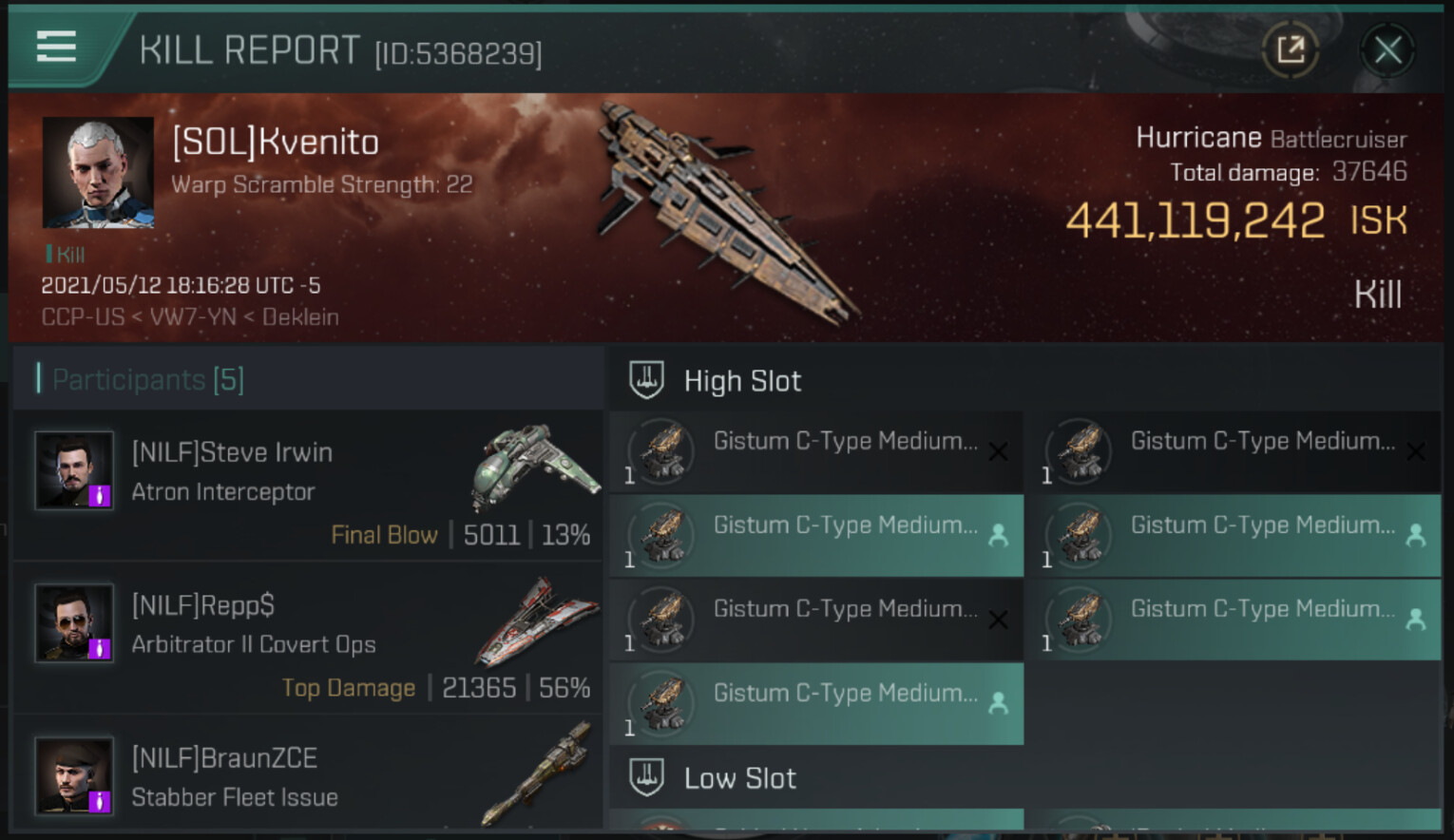Viewport: 1454px width, 840px height.
Task: Collapse the High Slot section
Action: [742, 381]
